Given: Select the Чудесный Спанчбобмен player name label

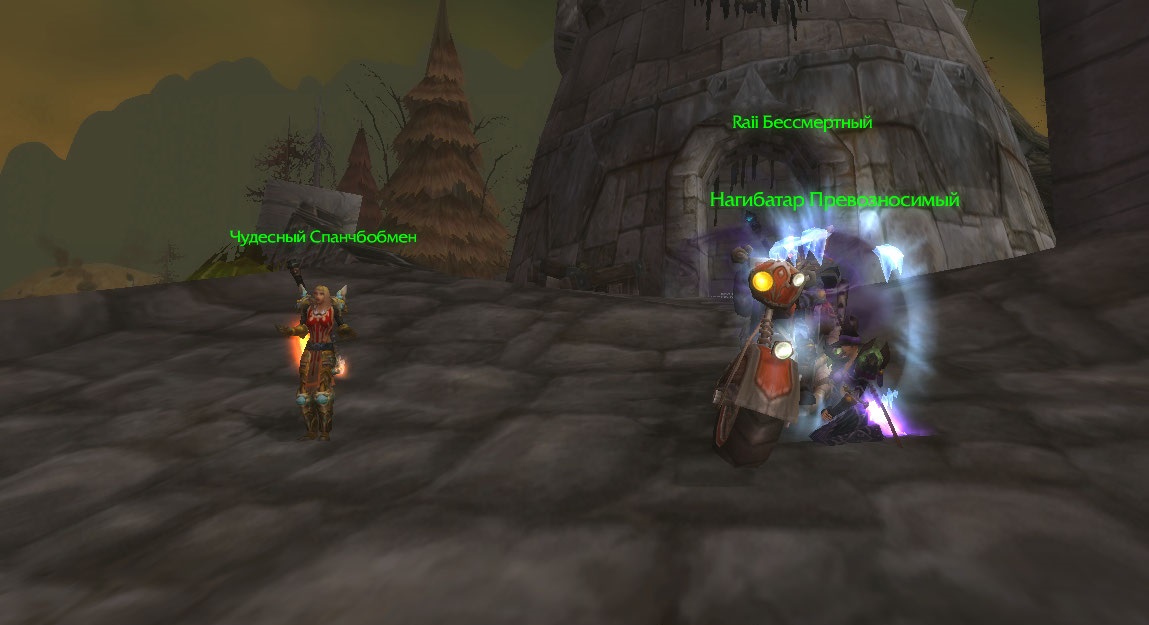Looking at the screenshot, I should click(323, 237).
